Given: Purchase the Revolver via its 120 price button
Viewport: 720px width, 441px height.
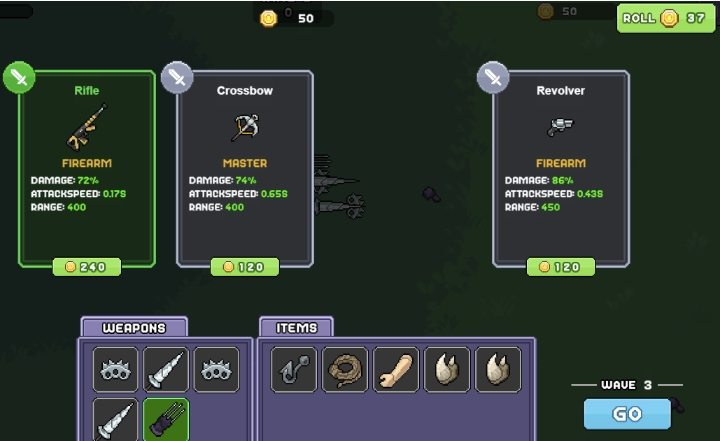Looking at the screenshot, I should pos(561,267).
